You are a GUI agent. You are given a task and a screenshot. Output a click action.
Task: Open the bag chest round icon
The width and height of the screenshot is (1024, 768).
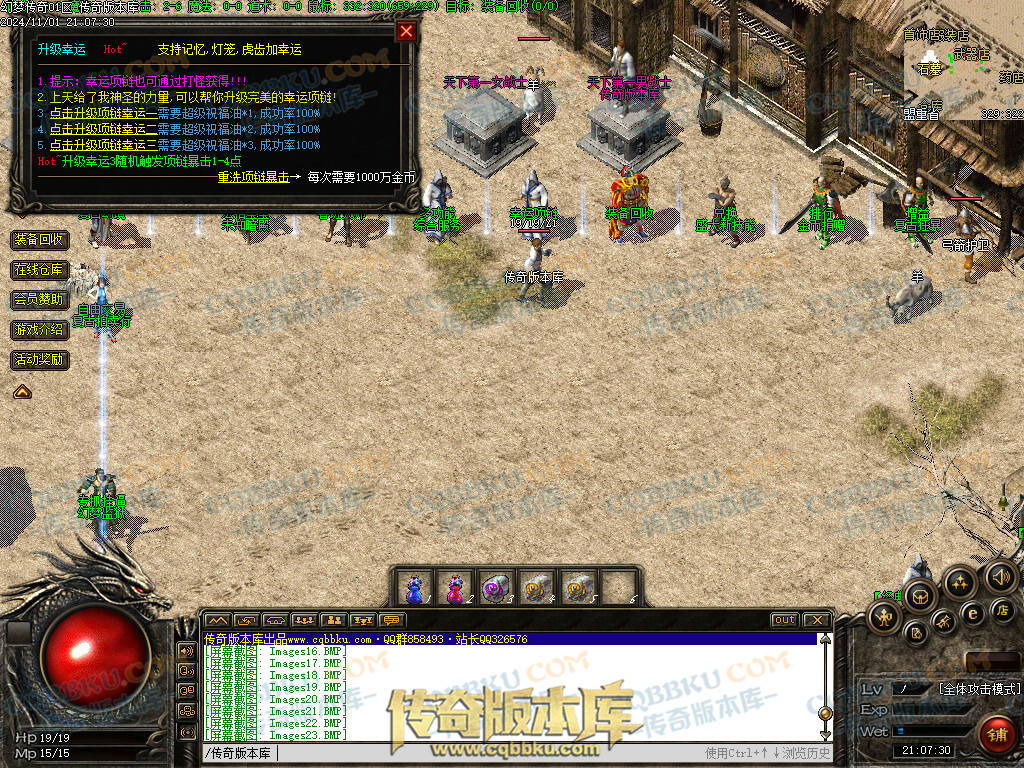[920, 596]
